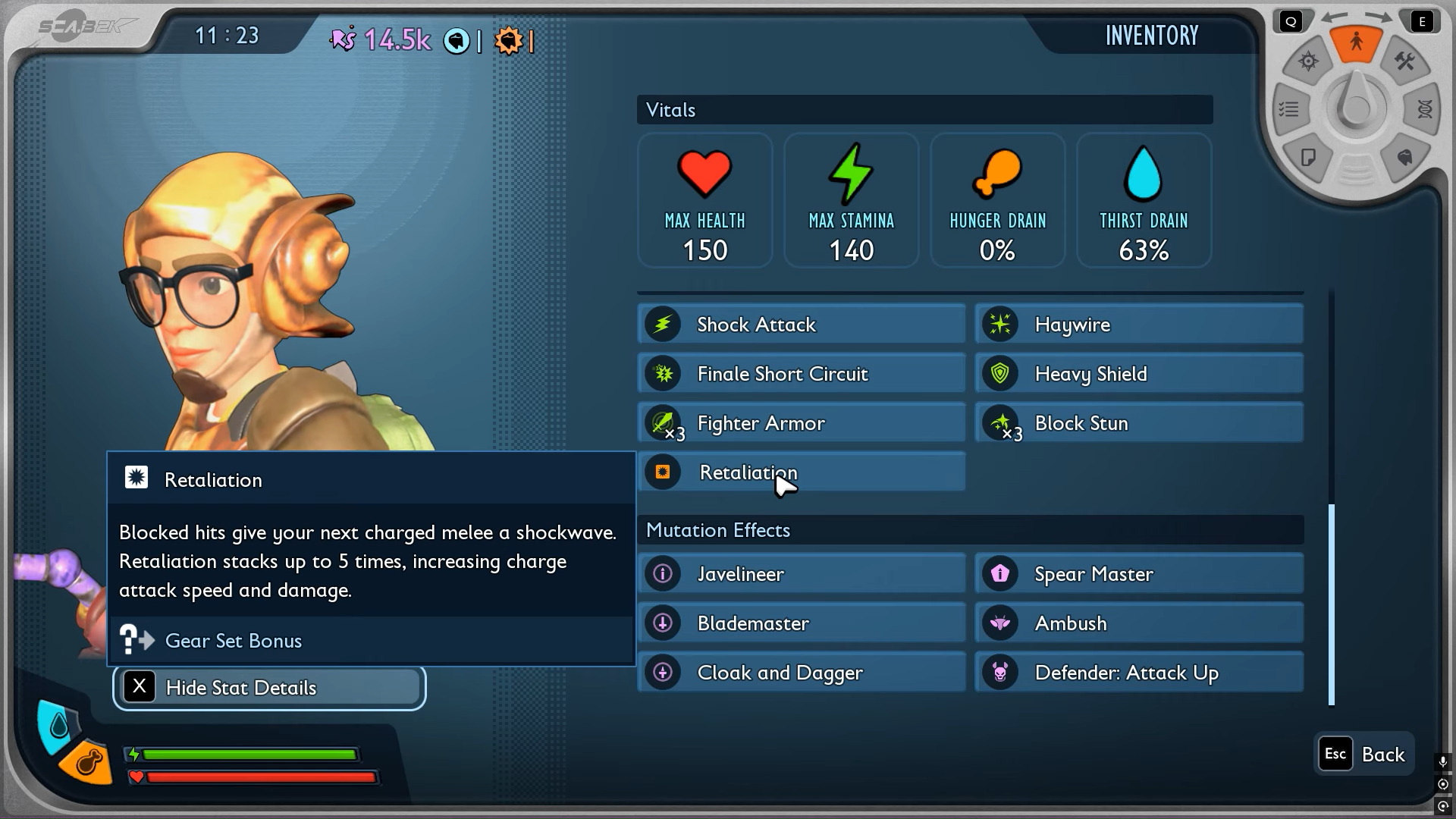The image size is (1456, 819).
Task: Expand the Gear Set Bonus entry
Action: [233, 641]
